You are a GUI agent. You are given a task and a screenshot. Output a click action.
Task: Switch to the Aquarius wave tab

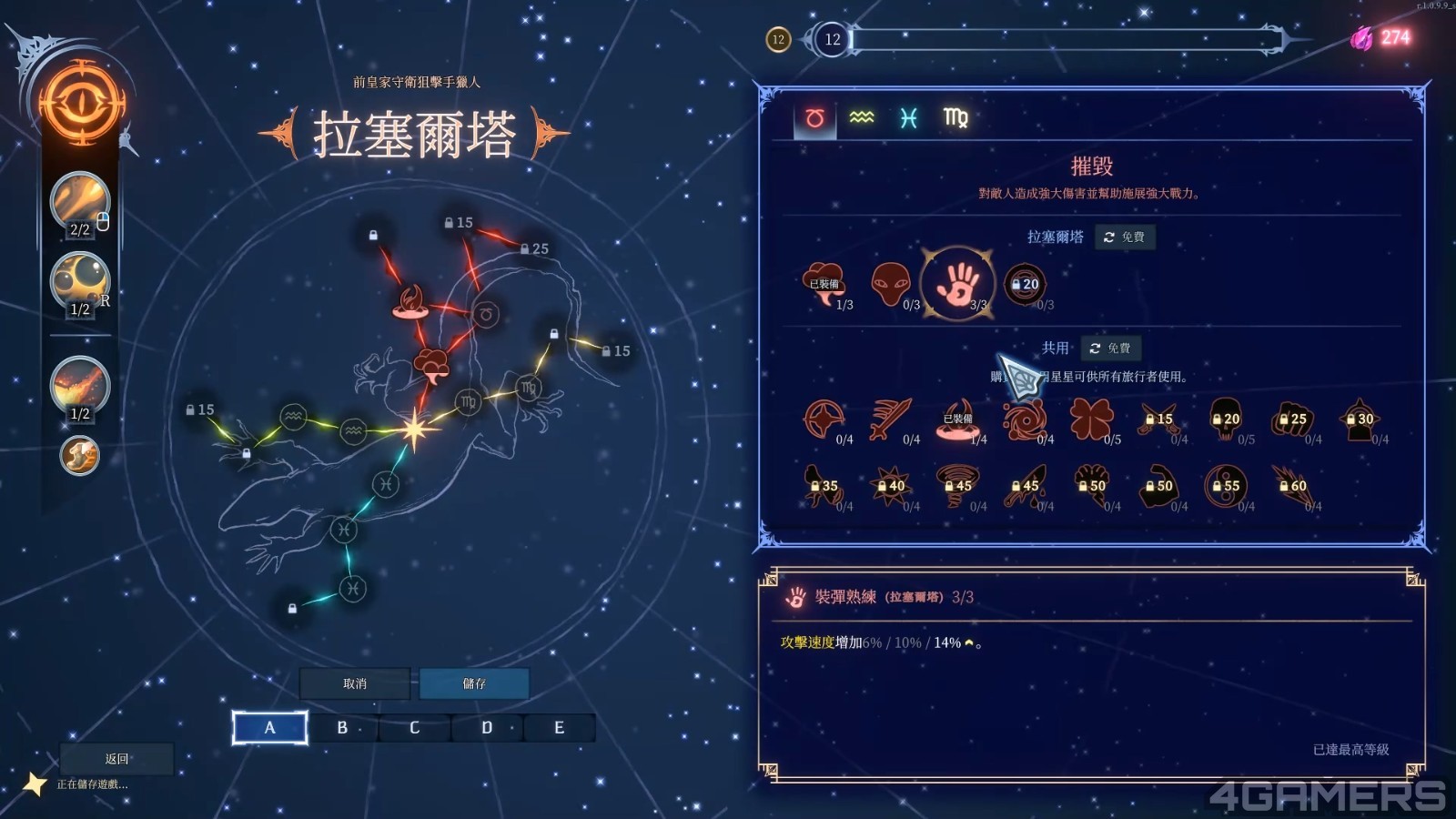click(x=862, y=118)
